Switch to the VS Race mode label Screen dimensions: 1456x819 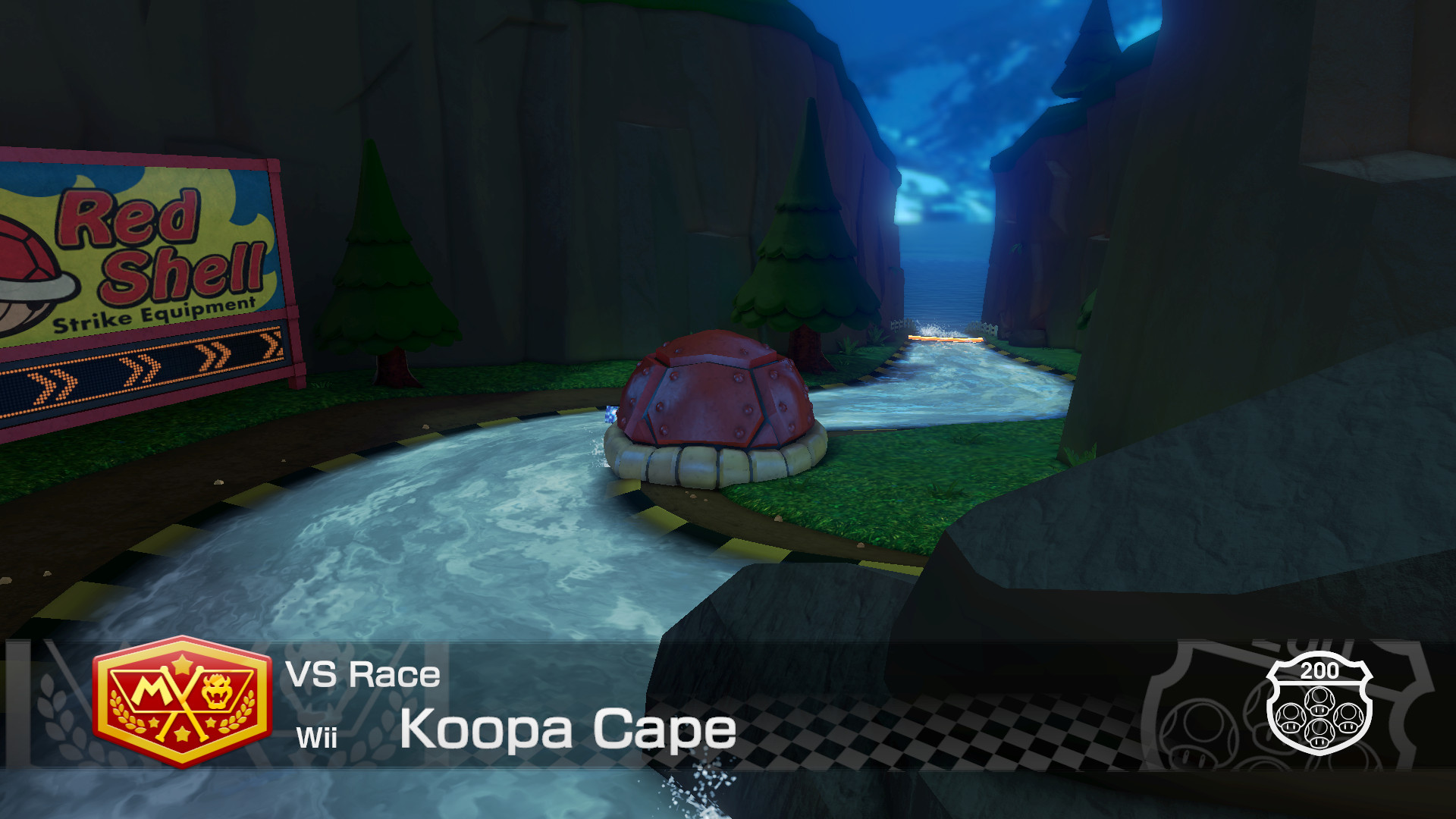(x=362, y=675)
